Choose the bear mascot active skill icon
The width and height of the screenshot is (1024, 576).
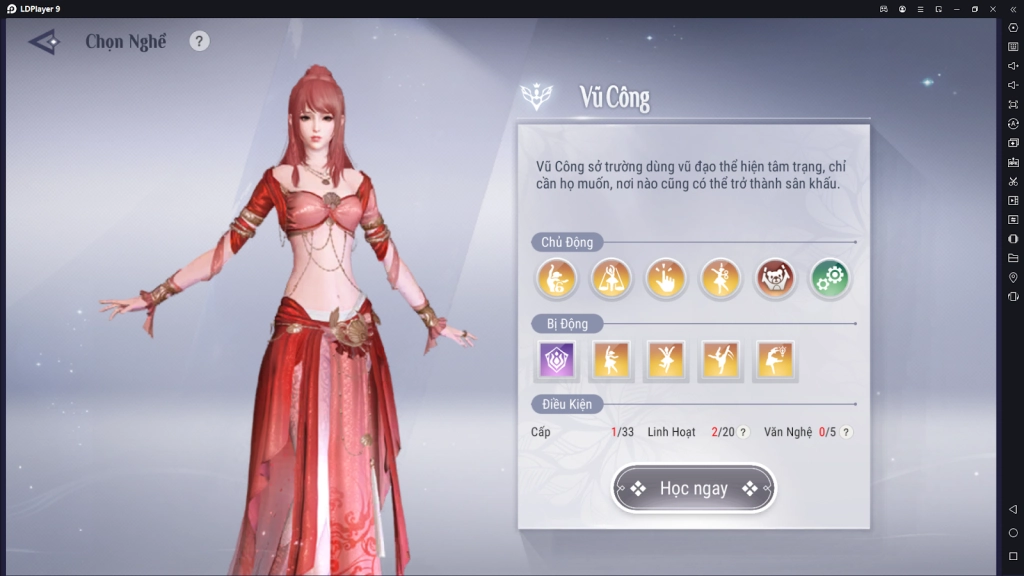point(775,279)
